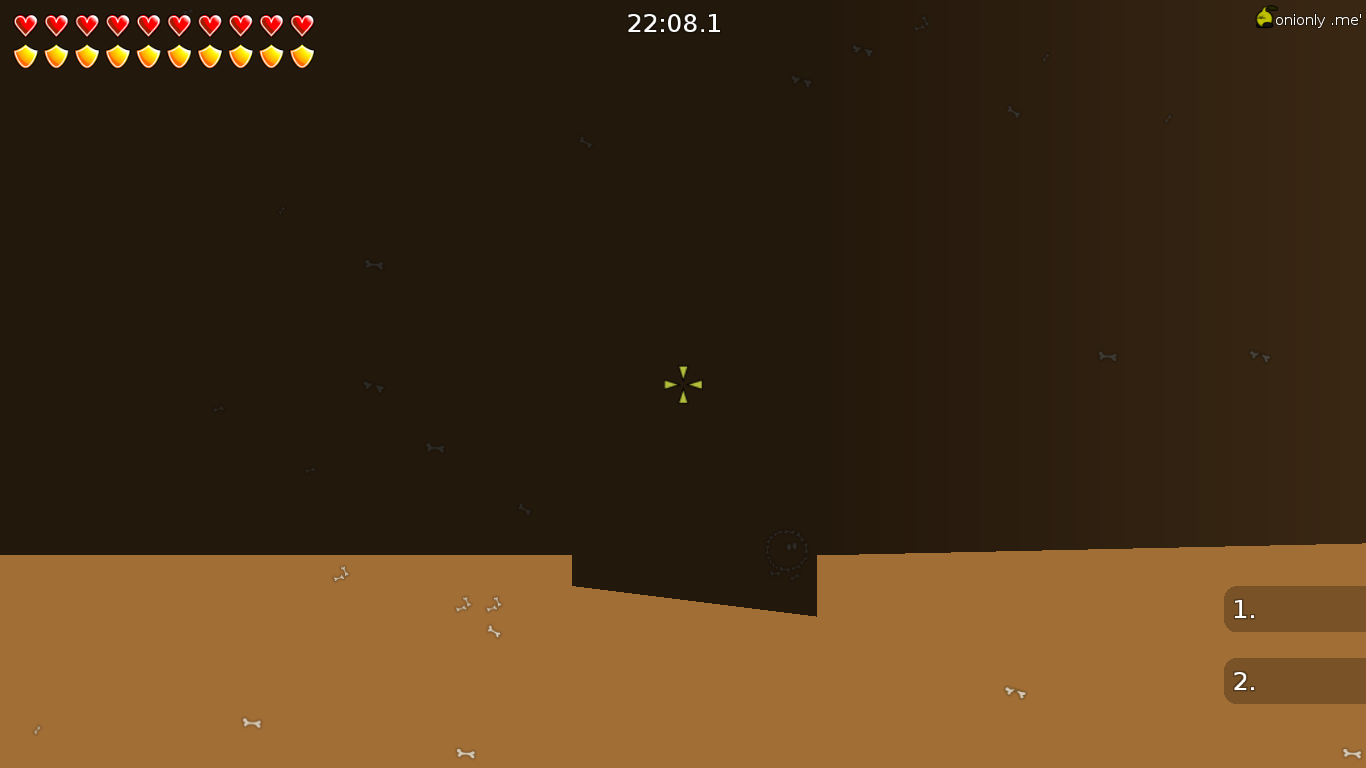The width and height of the screenshot is (1366, 768).
Task: Click the onion character avatar icon
Action: (x=1264, y=17)
